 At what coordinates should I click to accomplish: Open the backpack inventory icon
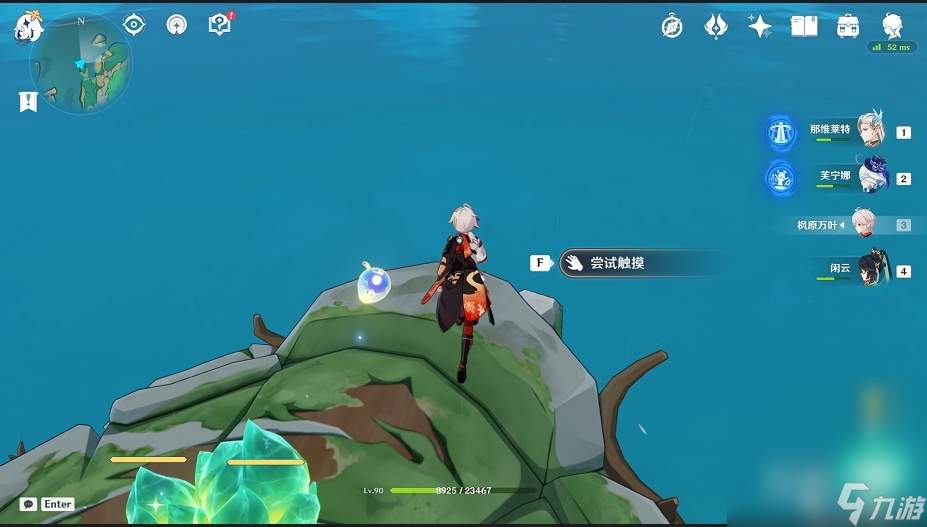tap(849, 26)
